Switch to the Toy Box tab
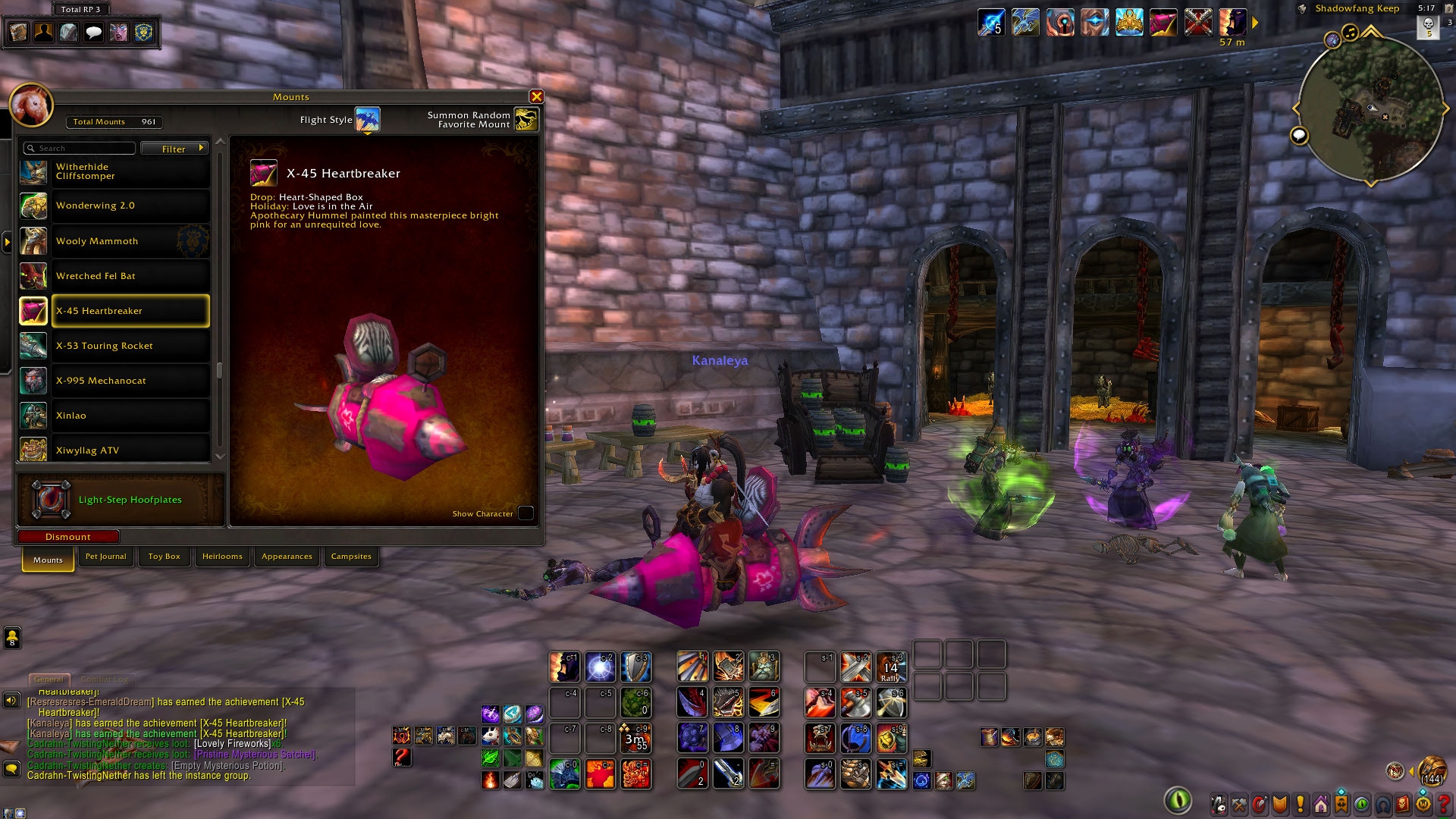Image resolution: width=1456 pixels, height=819 pixels. point(164,557)
